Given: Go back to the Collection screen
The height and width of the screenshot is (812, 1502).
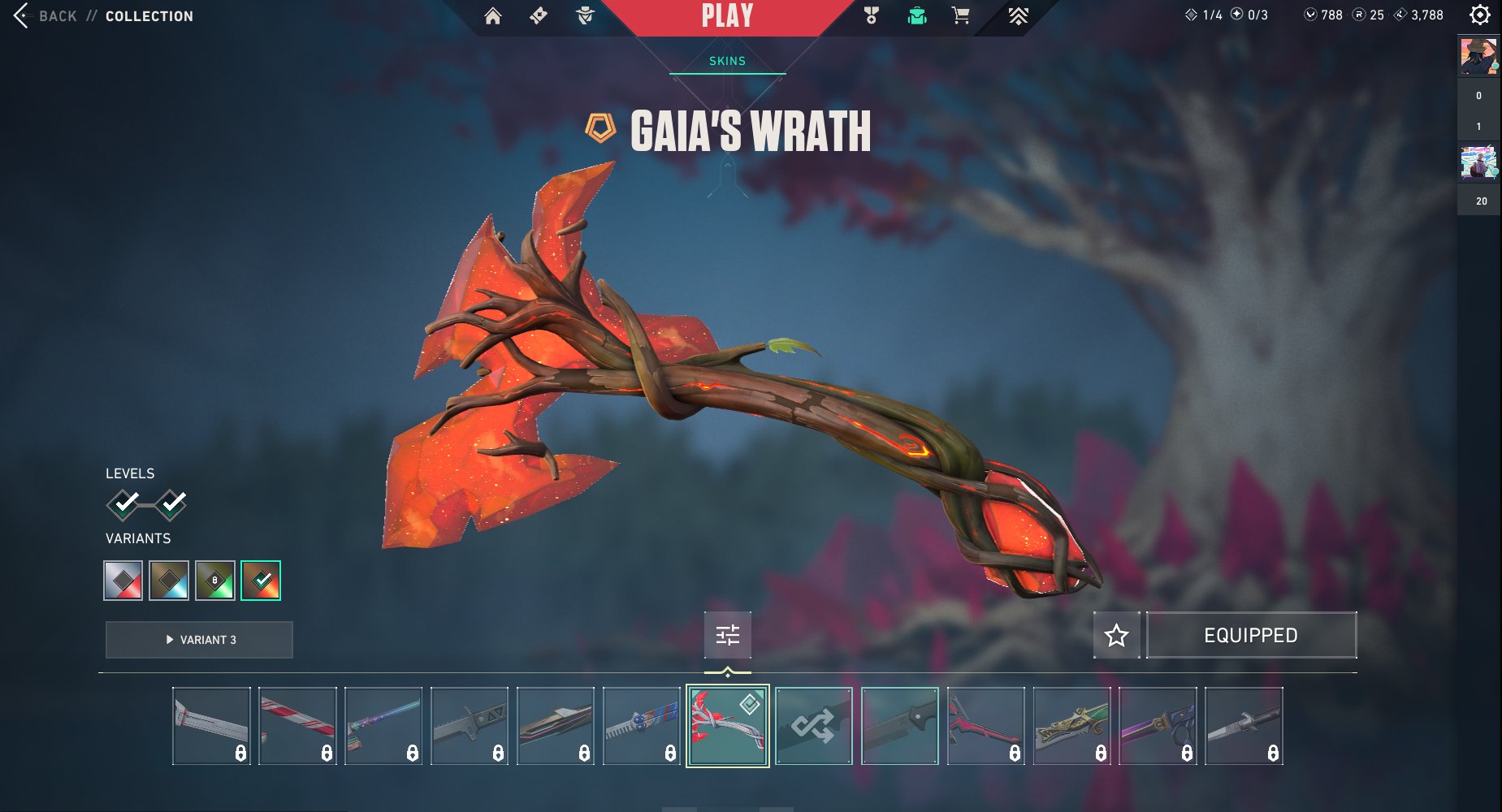Looking at the screenshot, I should pos(57,16).
